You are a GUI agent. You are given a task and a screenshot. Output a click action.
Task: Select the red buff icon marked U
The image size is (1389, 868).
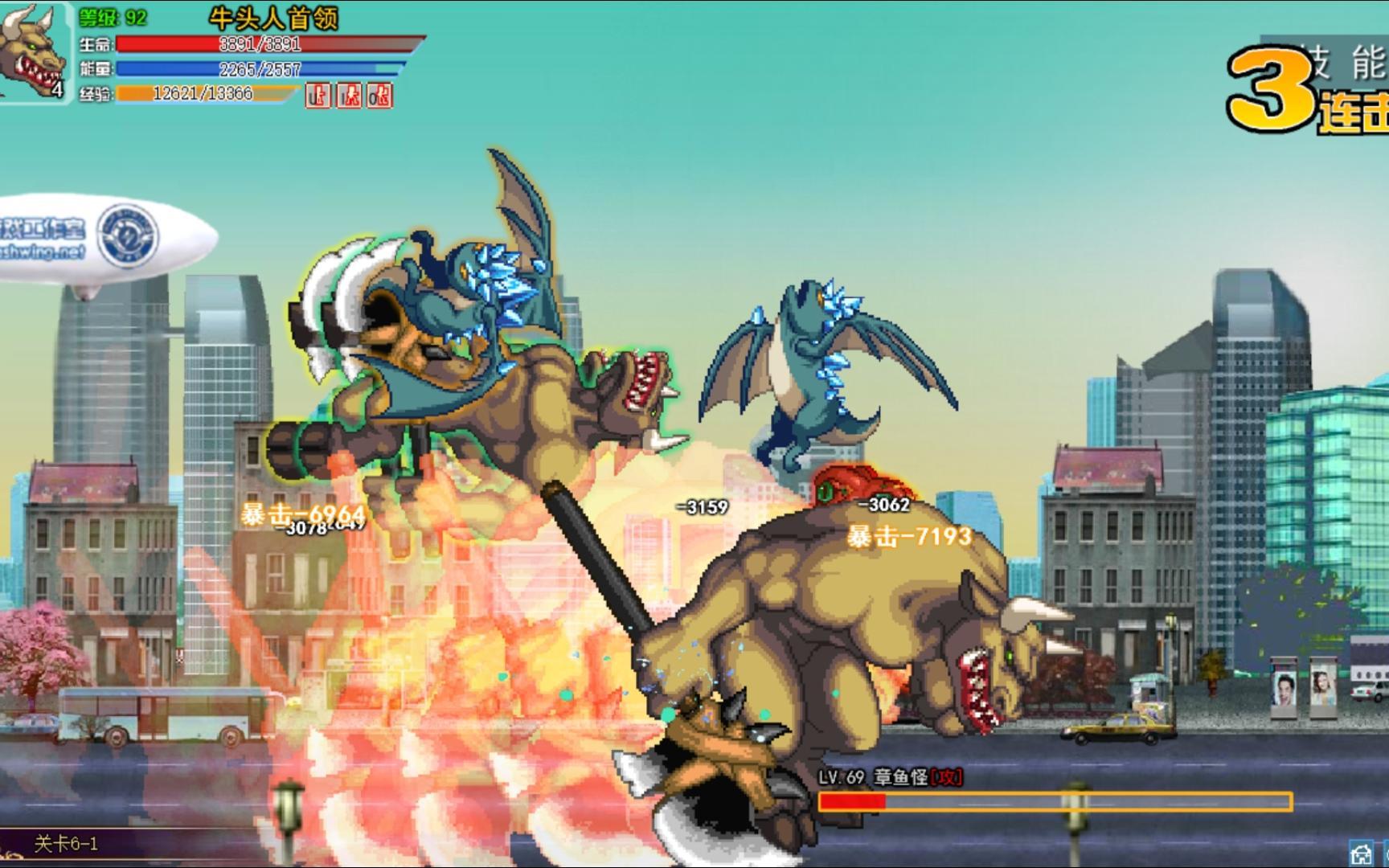point(318,96)
